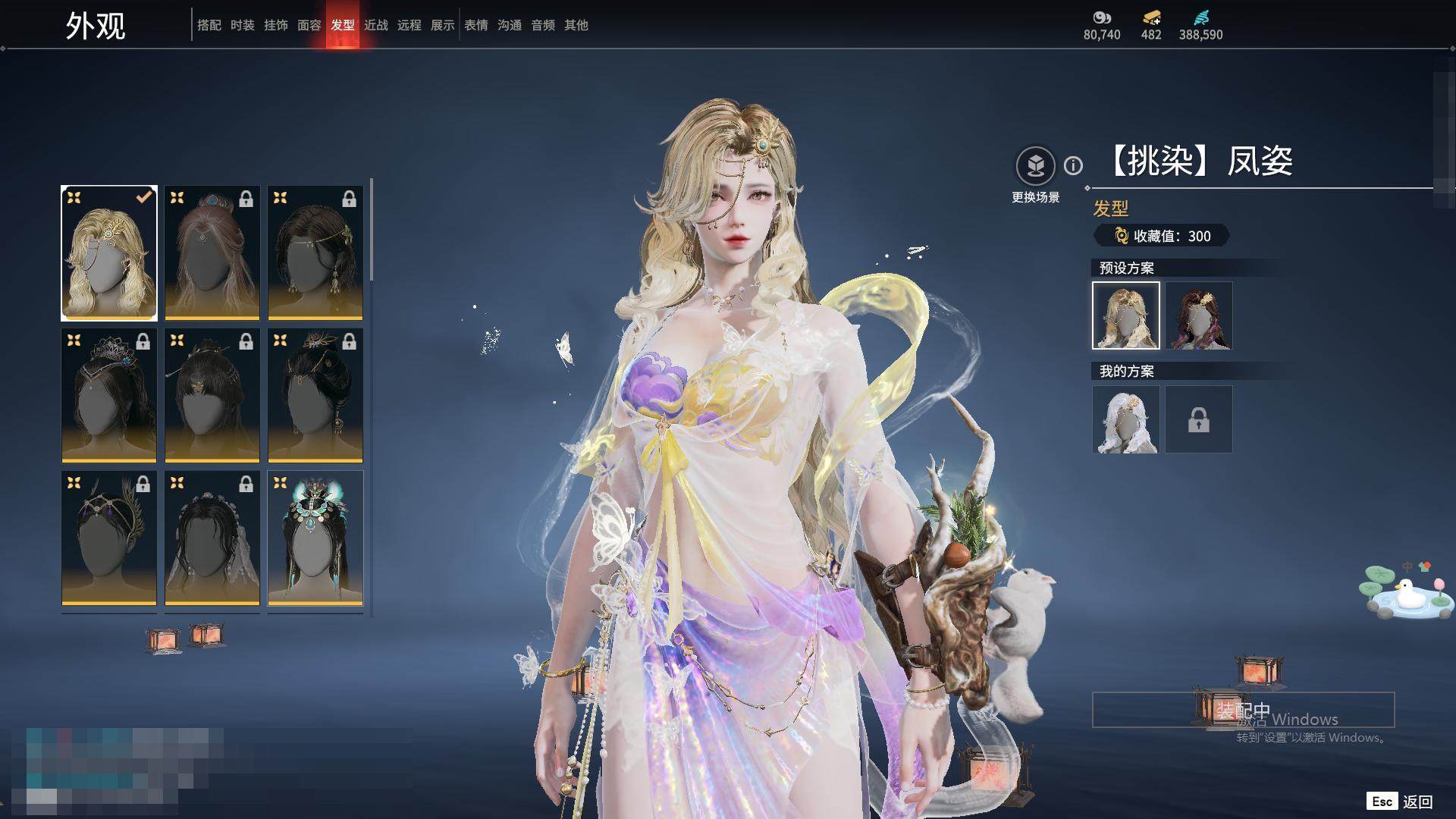The height and width of the screenshot is (819, 1456).
Task: Pick the unlocked turquoise headdress hairstyle
Action: (x=315, y=538)
